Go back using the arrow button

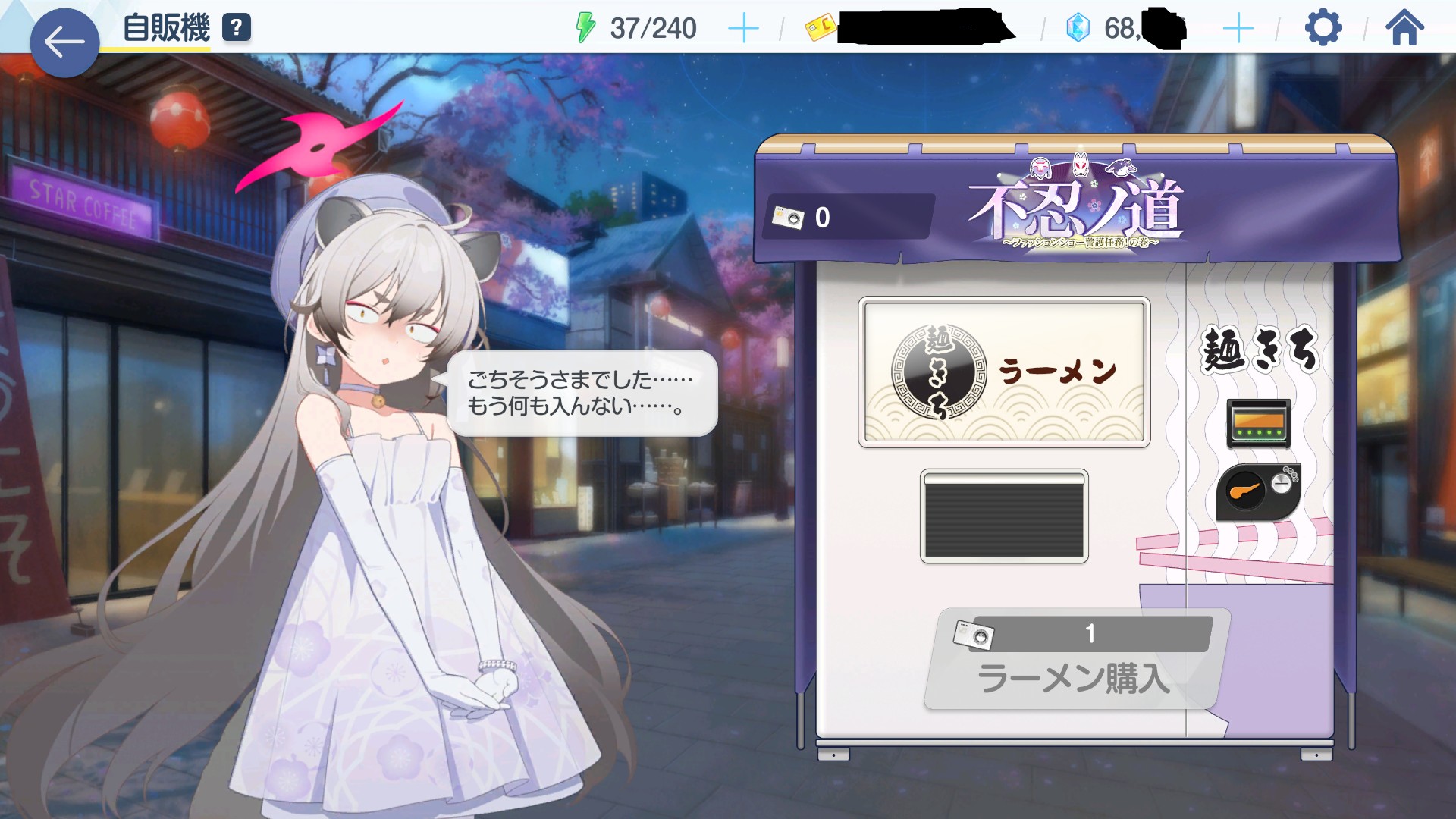click(x=64, y=42)
